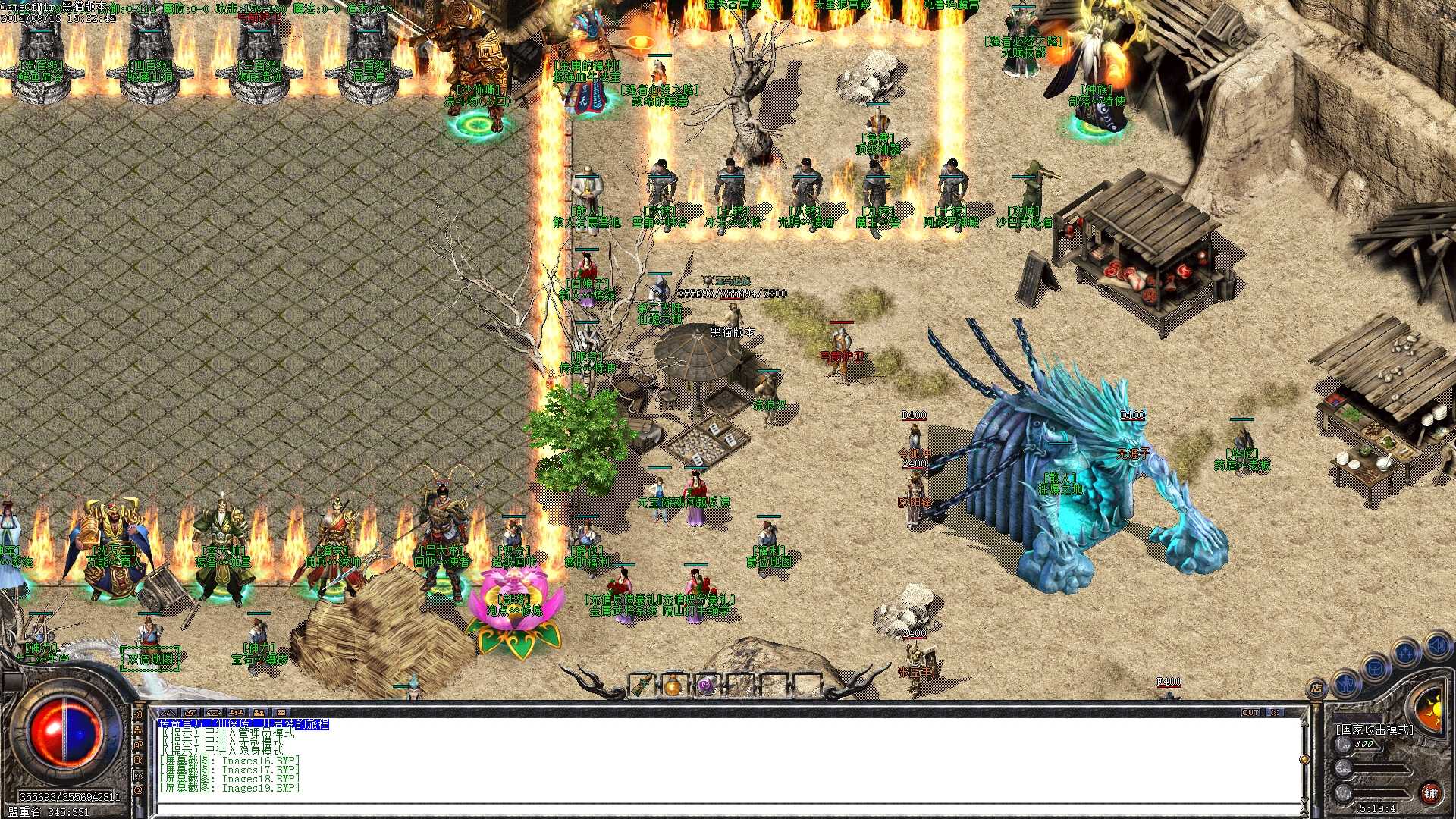The height and width of the screenshot is (819, 1456).
Task: Toggle the sound icon left of the chat box
Action: click(x=138, y=714)
